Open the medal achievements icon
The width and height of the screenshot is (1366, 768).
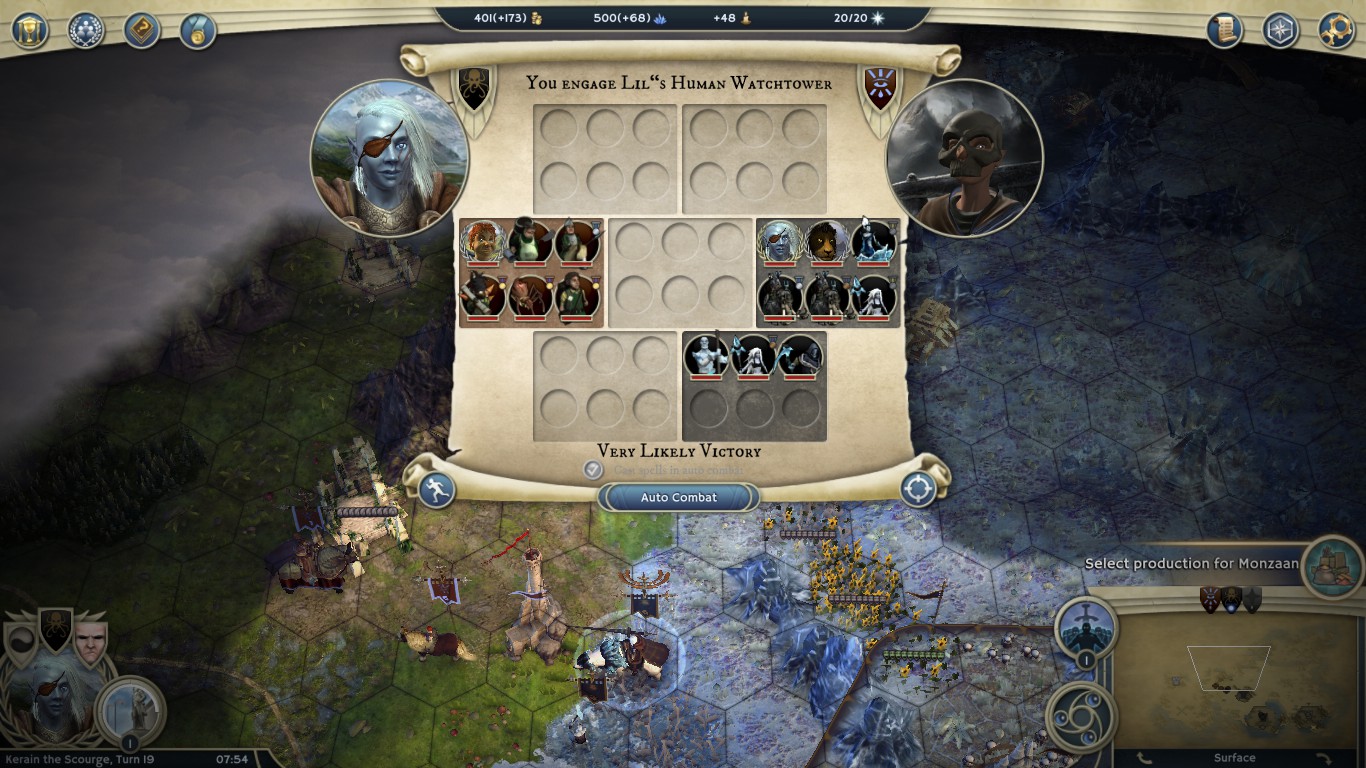point(198,30)
